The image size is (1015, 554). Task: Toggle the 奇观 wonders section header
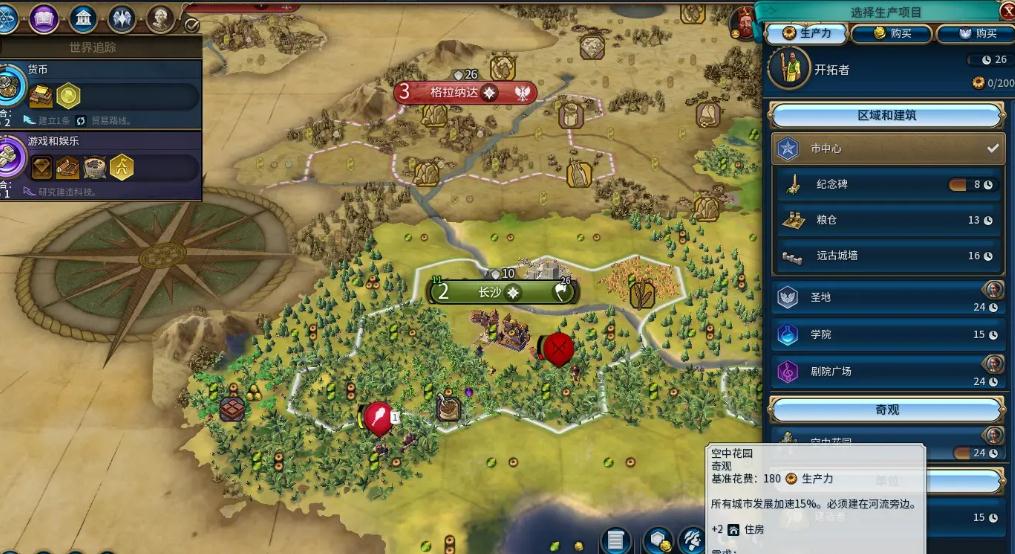[886, 410]
